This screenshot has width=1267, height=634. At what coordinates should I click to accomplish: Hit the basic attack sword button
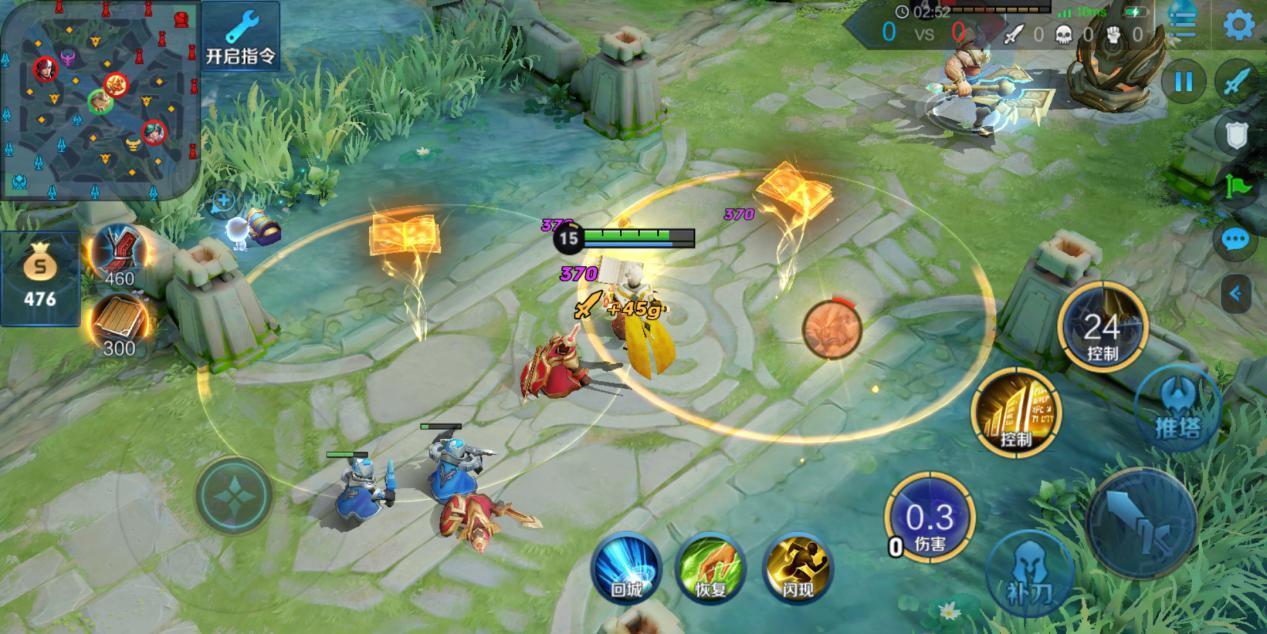1141,523
